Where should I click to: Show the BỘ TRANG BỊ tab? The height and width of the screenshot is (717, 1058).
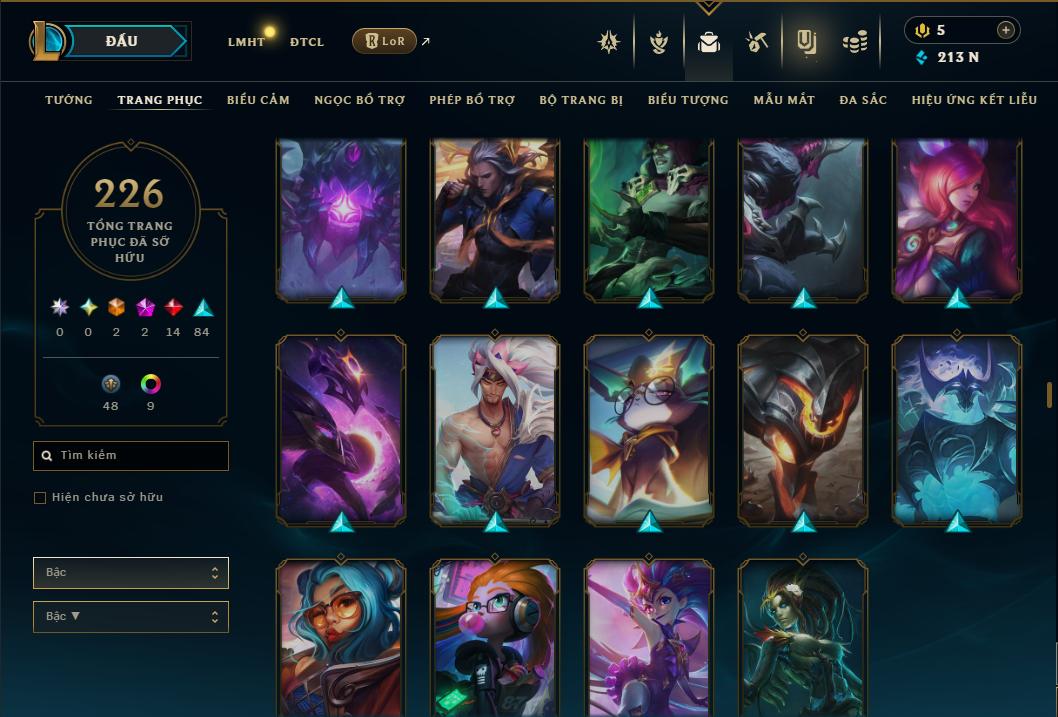(581, 100)
